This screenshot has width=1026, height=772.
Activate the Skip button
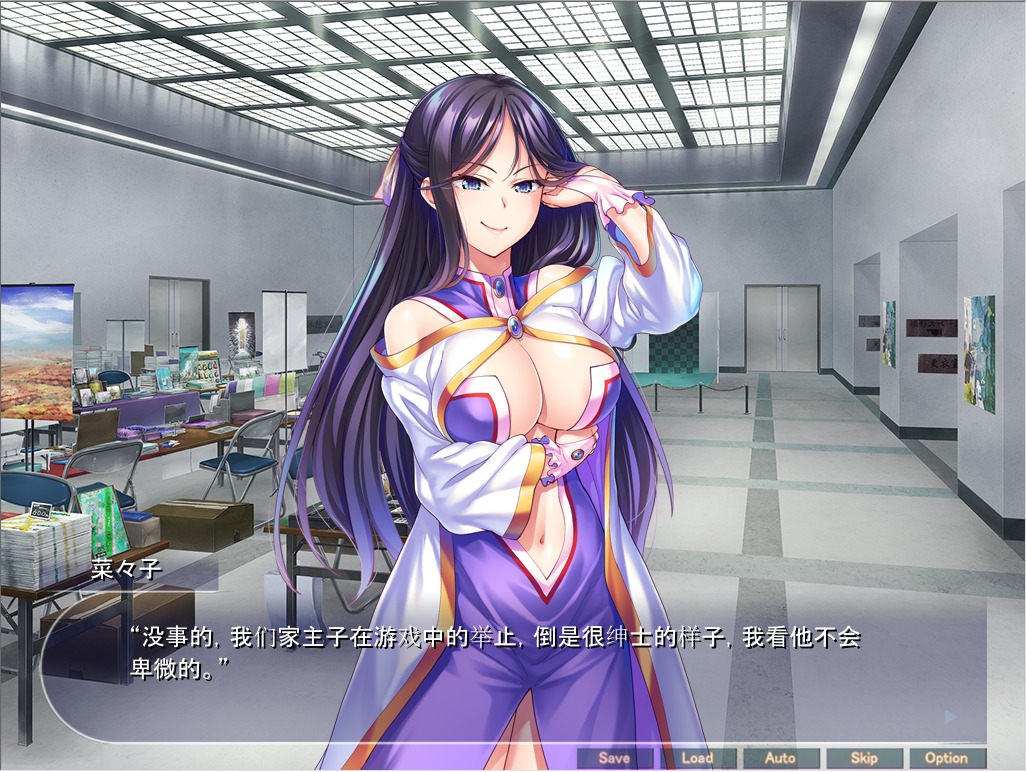click(x=864, y=758)
